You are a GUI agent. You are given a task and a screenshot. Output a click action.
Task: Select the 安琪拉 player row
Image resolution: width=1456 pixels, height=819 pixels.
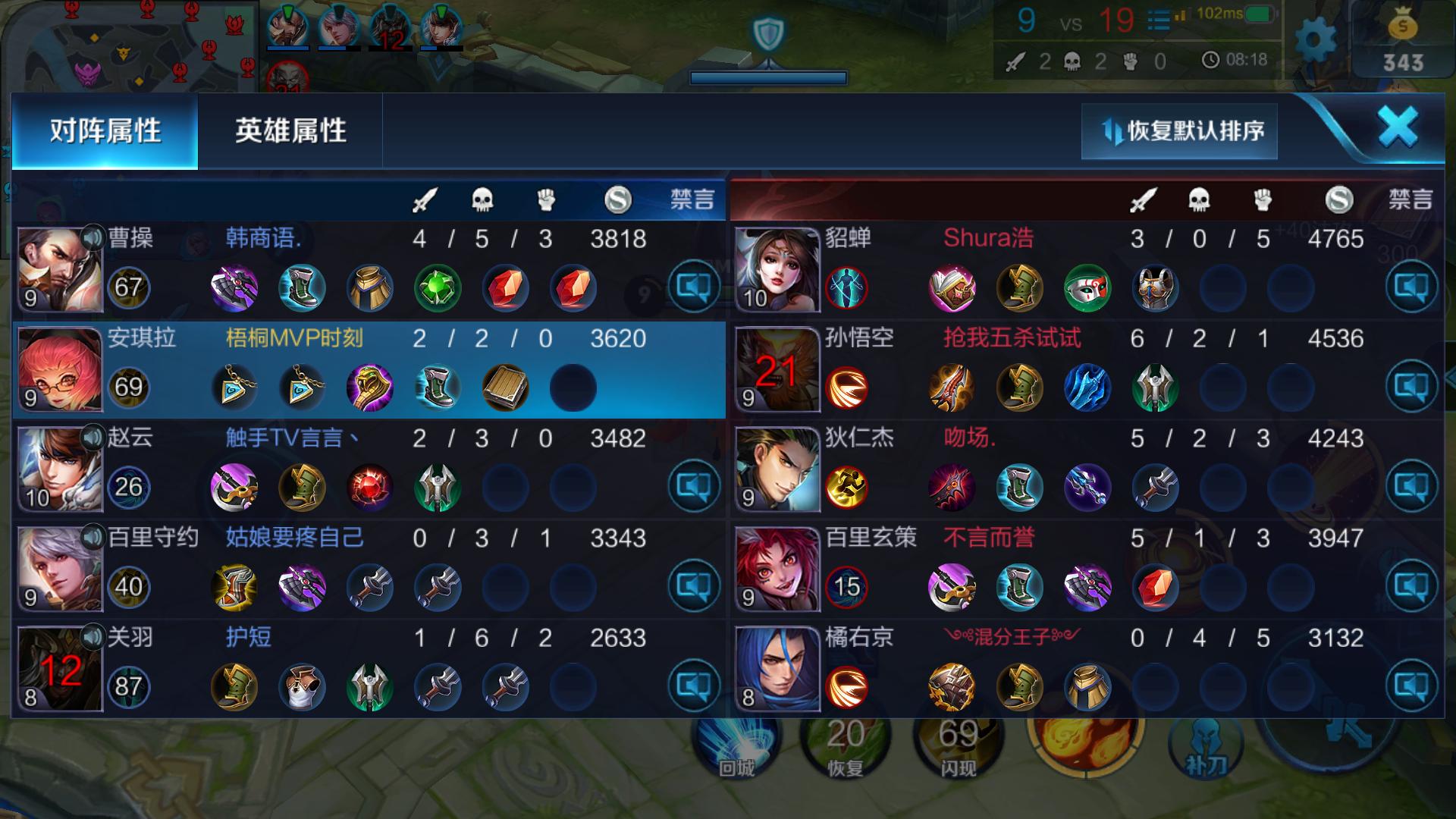369,370
